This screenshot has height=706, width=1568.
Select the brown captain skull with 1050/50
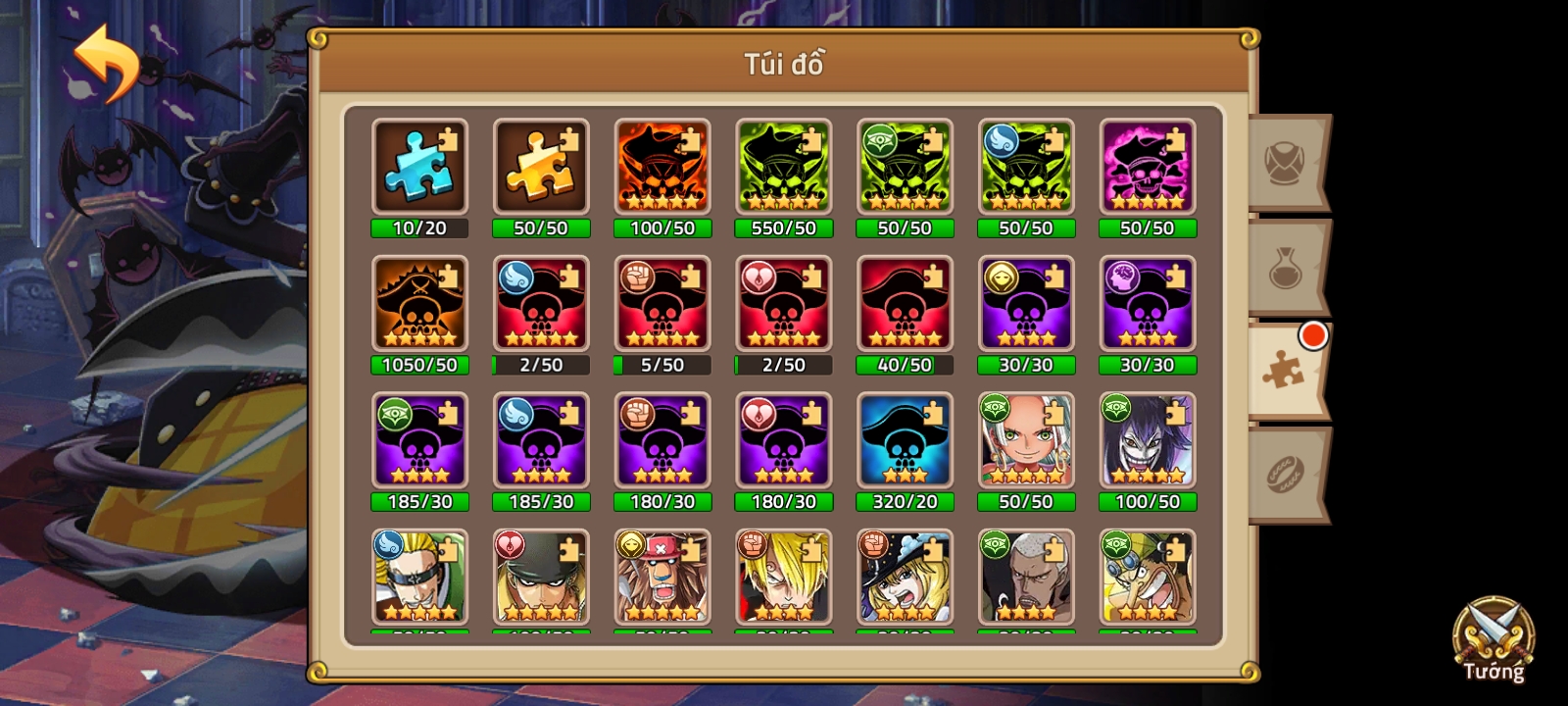pyautogui.click(x=419, y=304)
